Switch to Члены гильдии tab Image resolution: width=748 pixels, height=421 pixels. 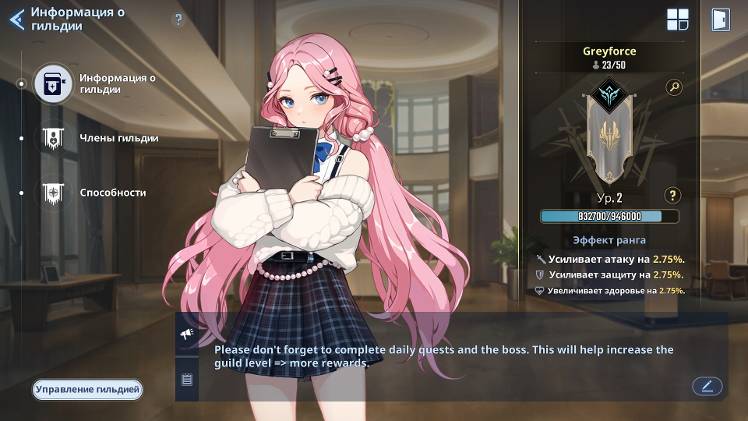(53, 138)
